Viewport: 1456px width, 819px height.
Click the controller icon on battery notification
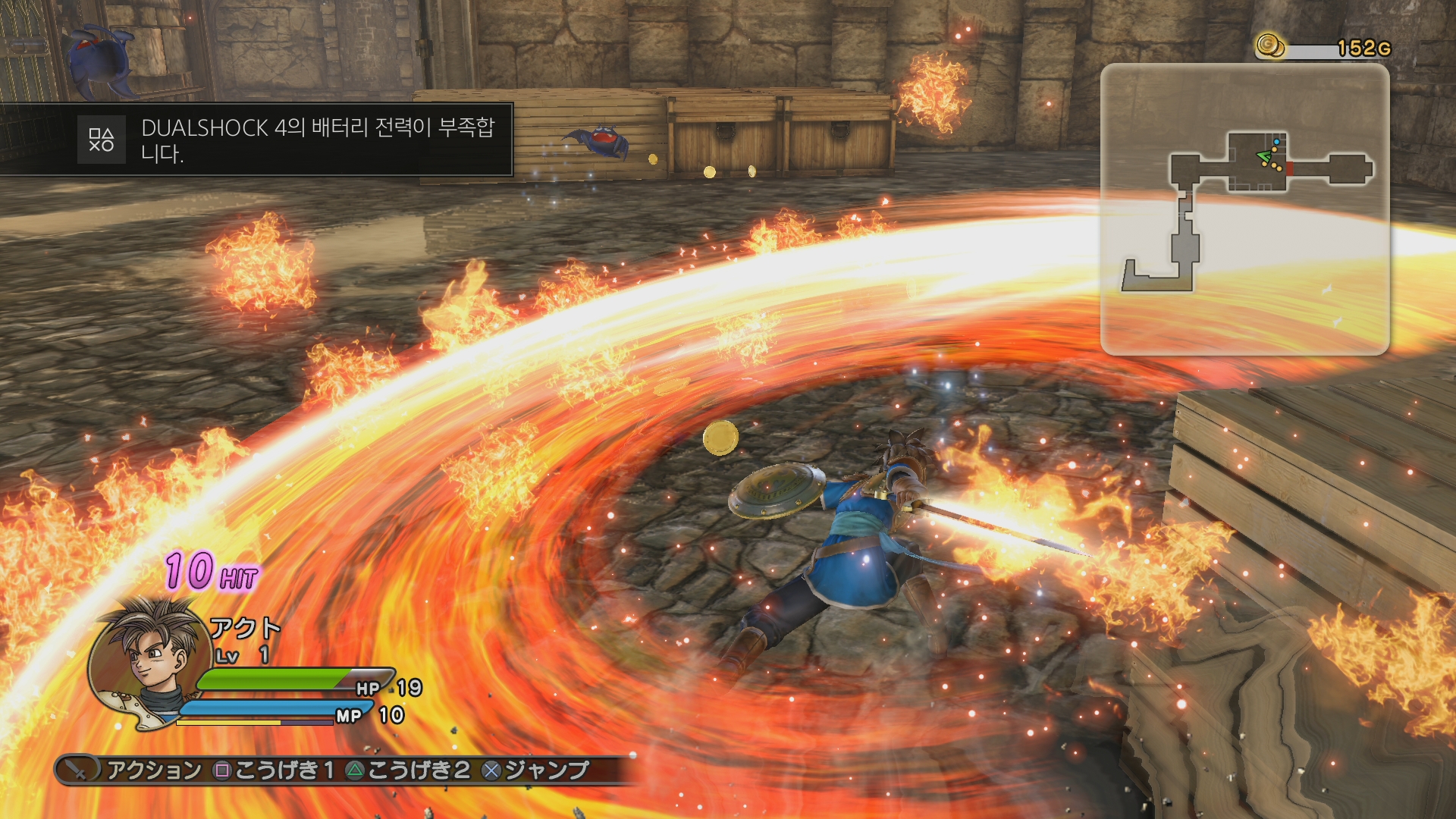102,139
